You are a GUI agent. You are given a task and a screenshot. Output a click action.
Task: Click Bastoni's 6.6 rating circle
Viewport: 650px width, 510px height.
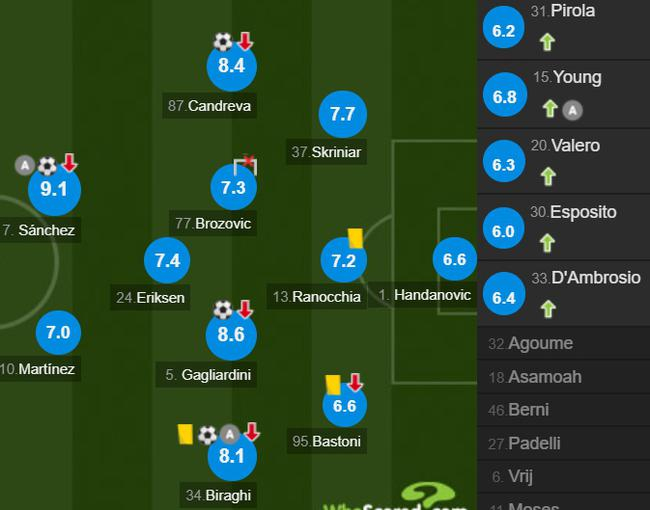tap(343, 405)
